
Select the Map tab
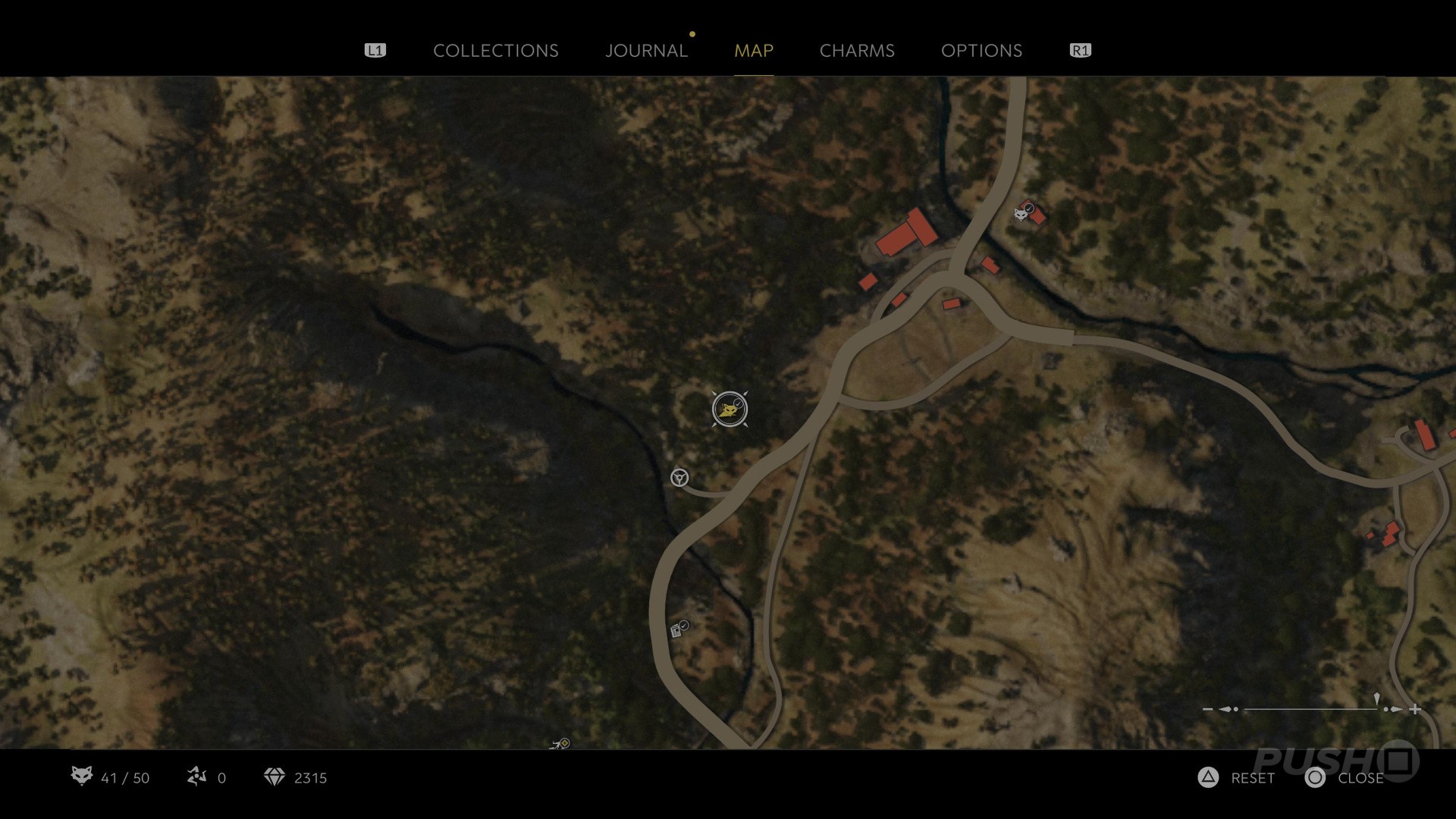[753, 51]
